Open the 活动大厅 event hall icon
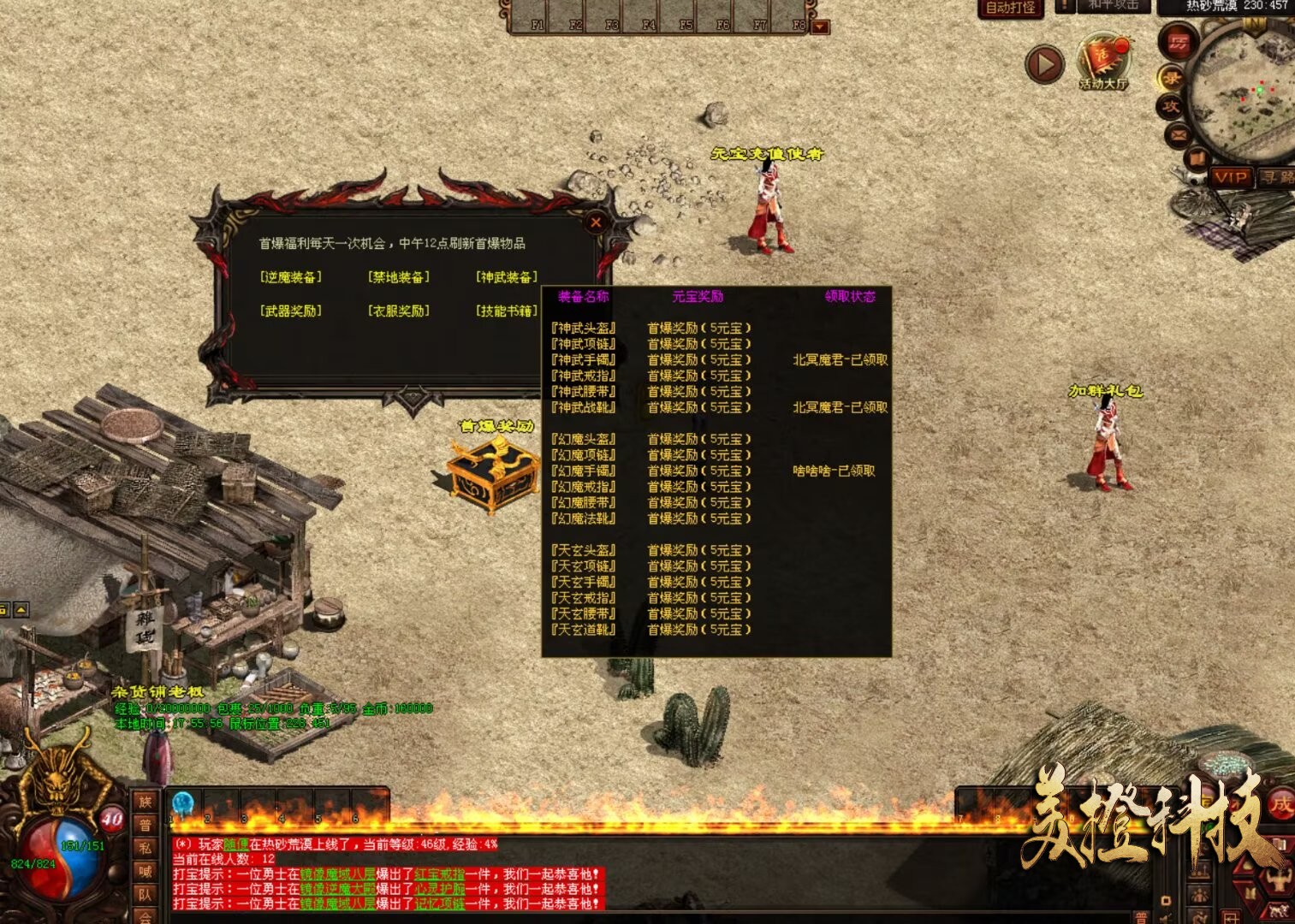Image resolution: width=1295 pixels, height=924 pixels. [1103, 62]
